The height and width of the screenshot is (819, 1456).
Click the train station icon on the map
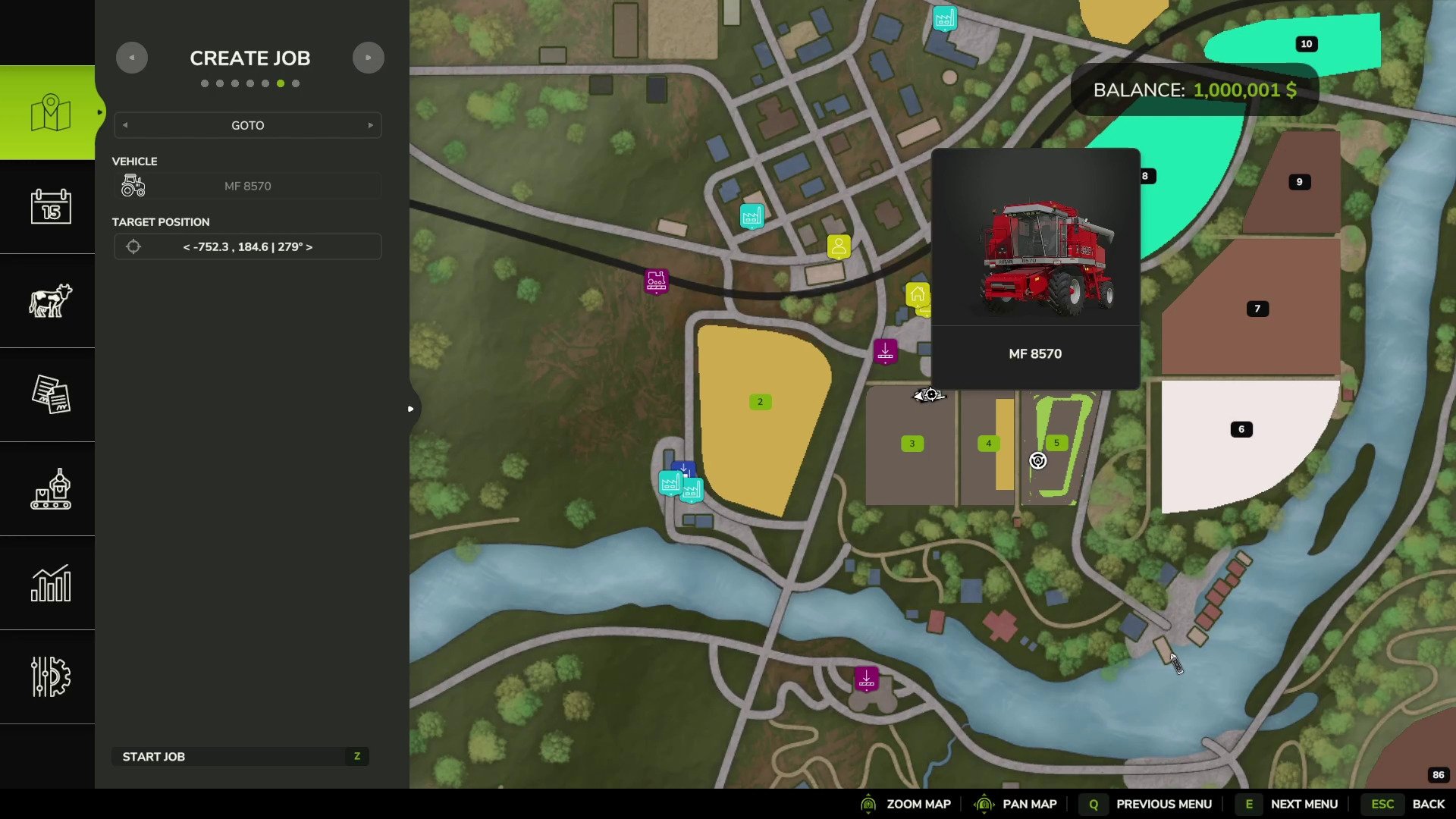pos(656,281)
